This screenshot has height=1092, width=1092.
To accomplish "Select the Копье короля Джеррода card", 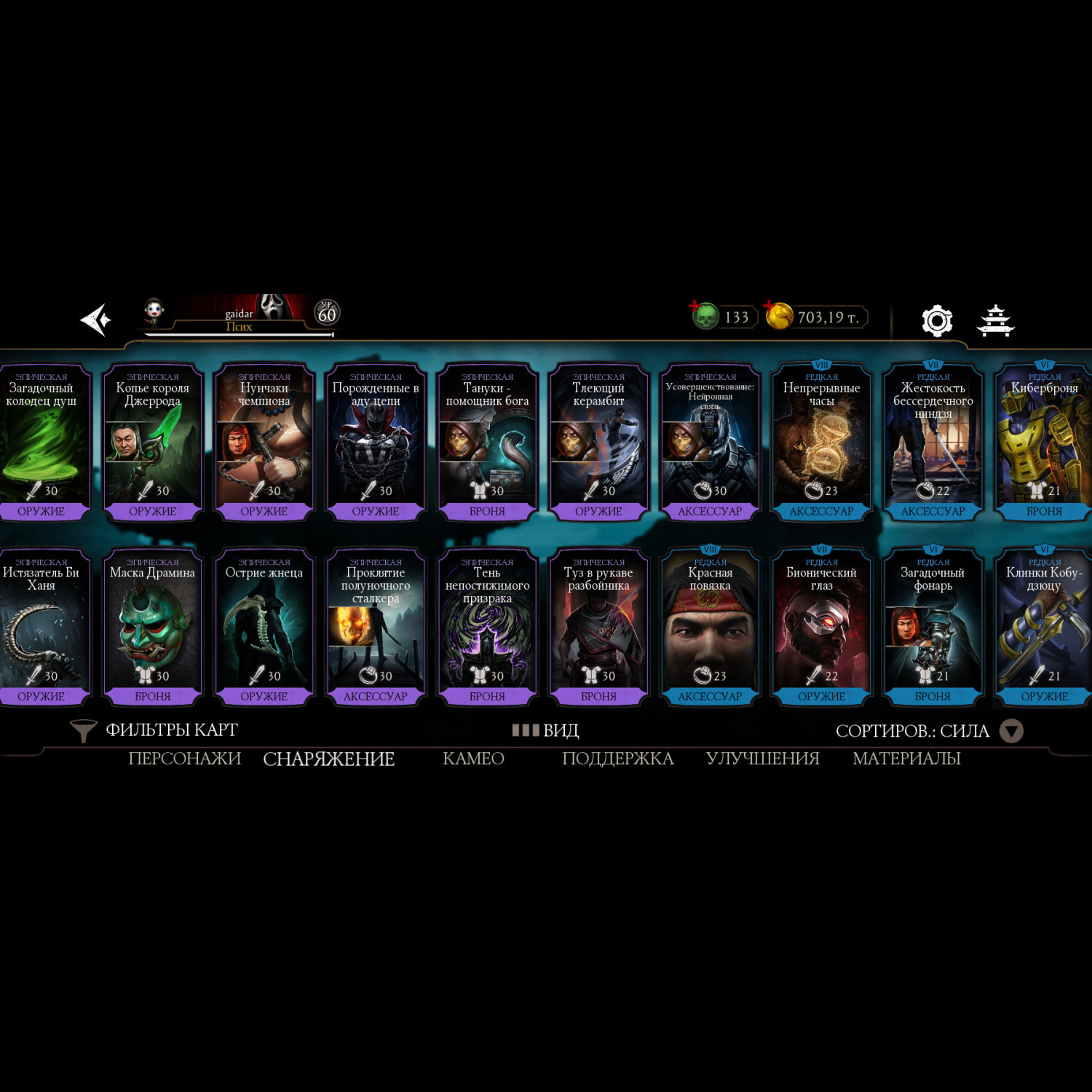I will tap(152, 442).
